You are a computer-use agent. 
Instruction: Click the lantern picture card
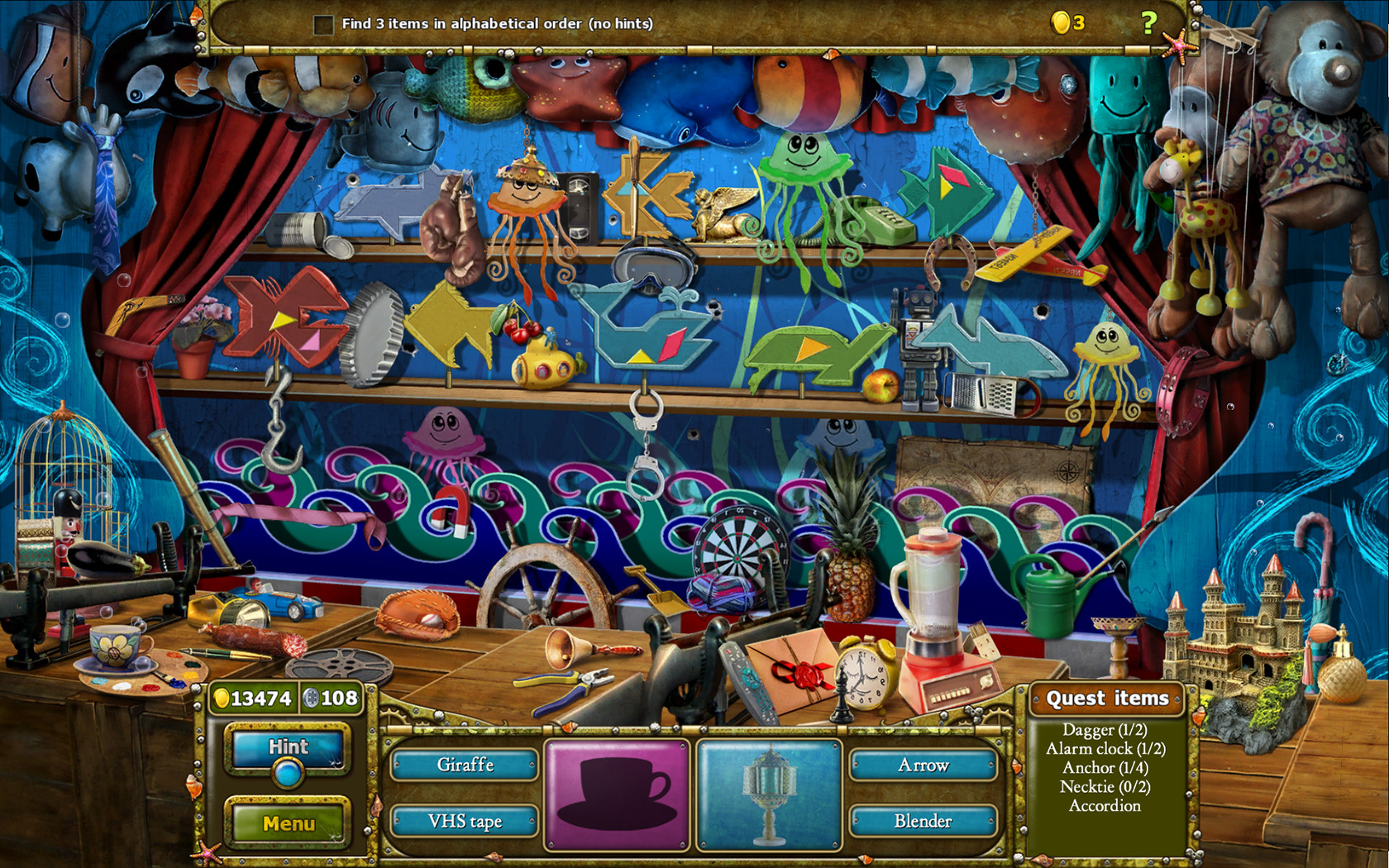[x=771, y=794]
